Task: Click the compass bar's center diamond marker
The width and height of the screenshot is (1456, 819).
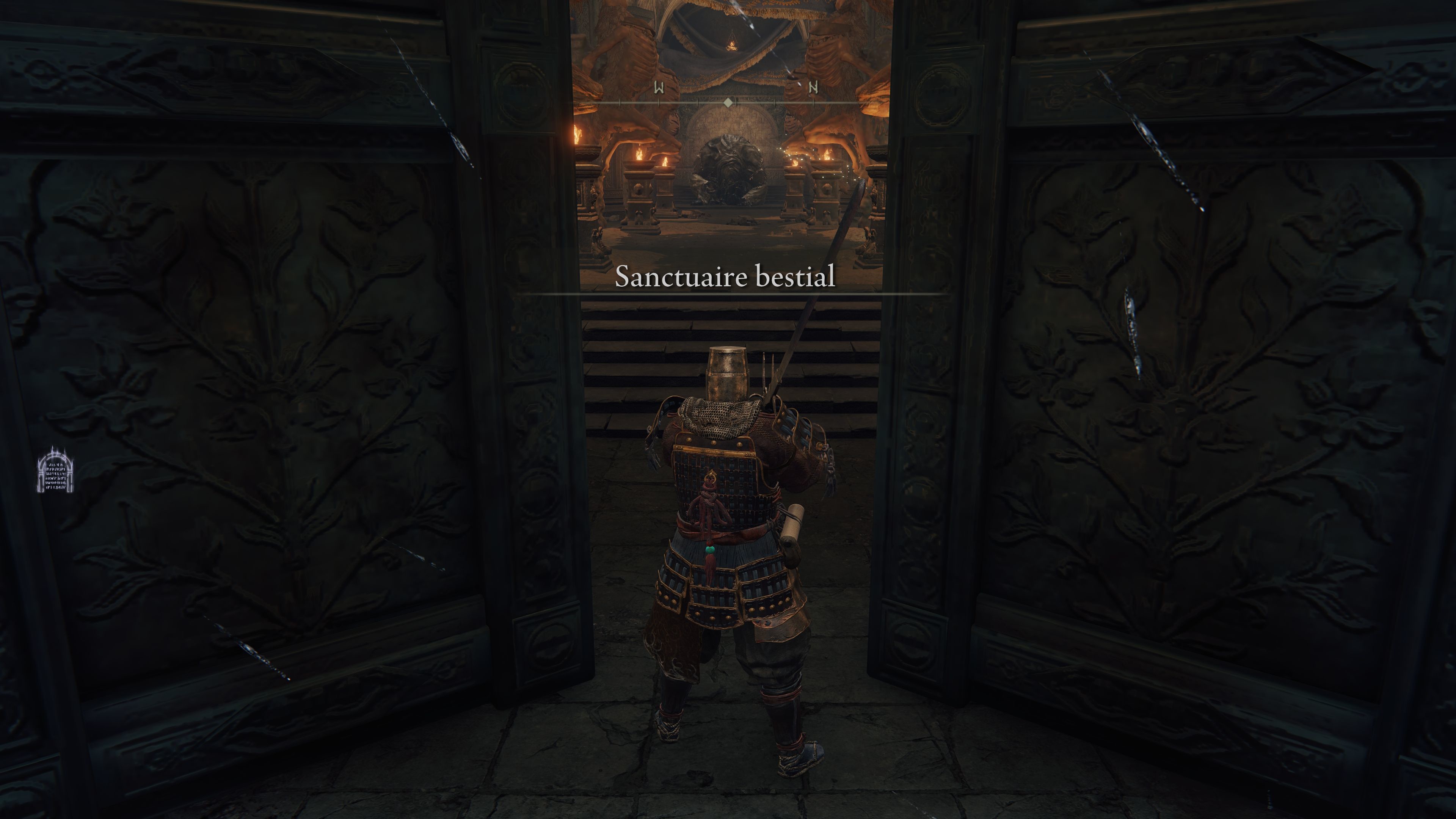Action: 728,102
